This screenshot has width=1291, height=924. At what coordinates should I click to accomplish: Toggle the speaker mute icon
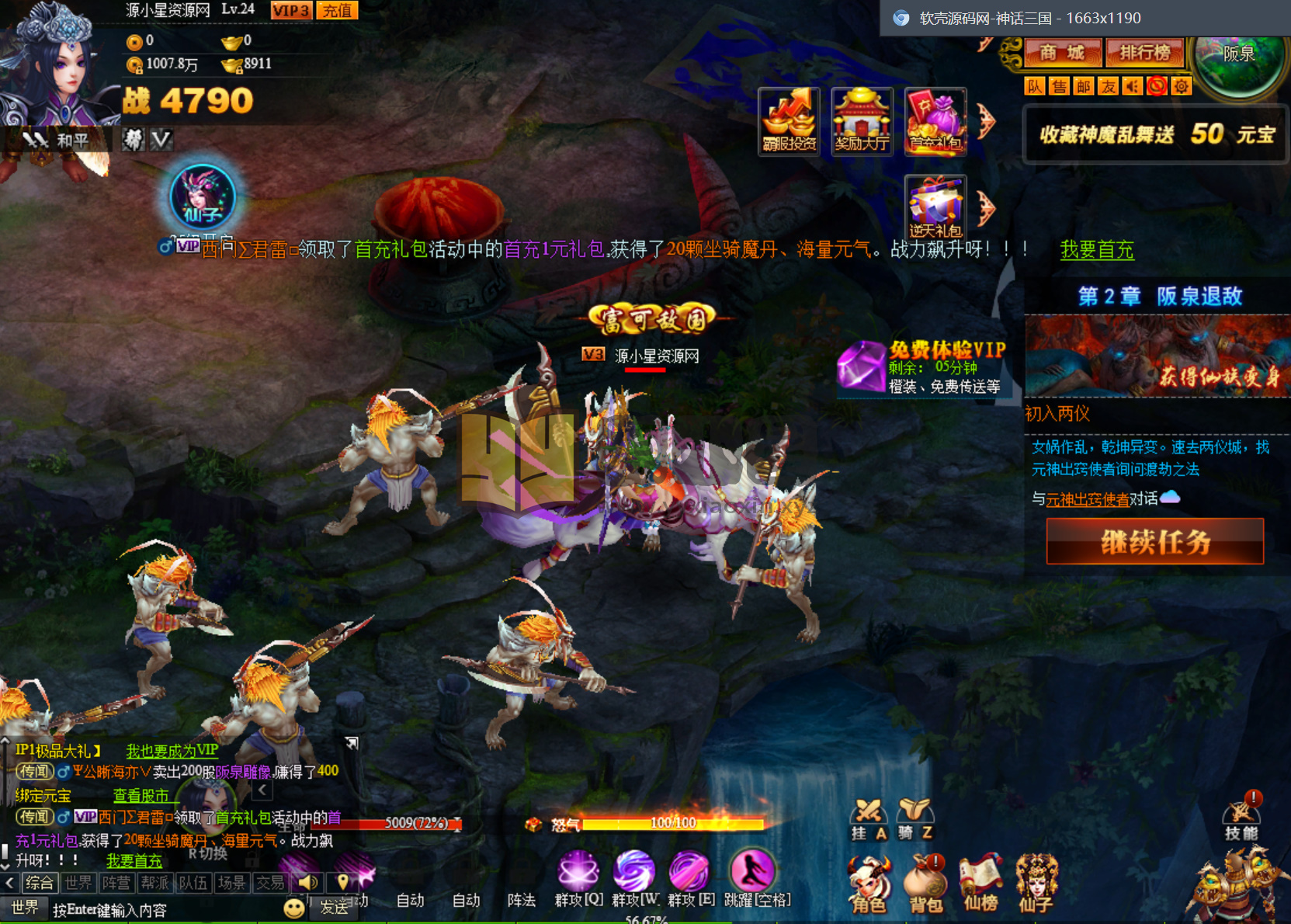coord(1132,86)
